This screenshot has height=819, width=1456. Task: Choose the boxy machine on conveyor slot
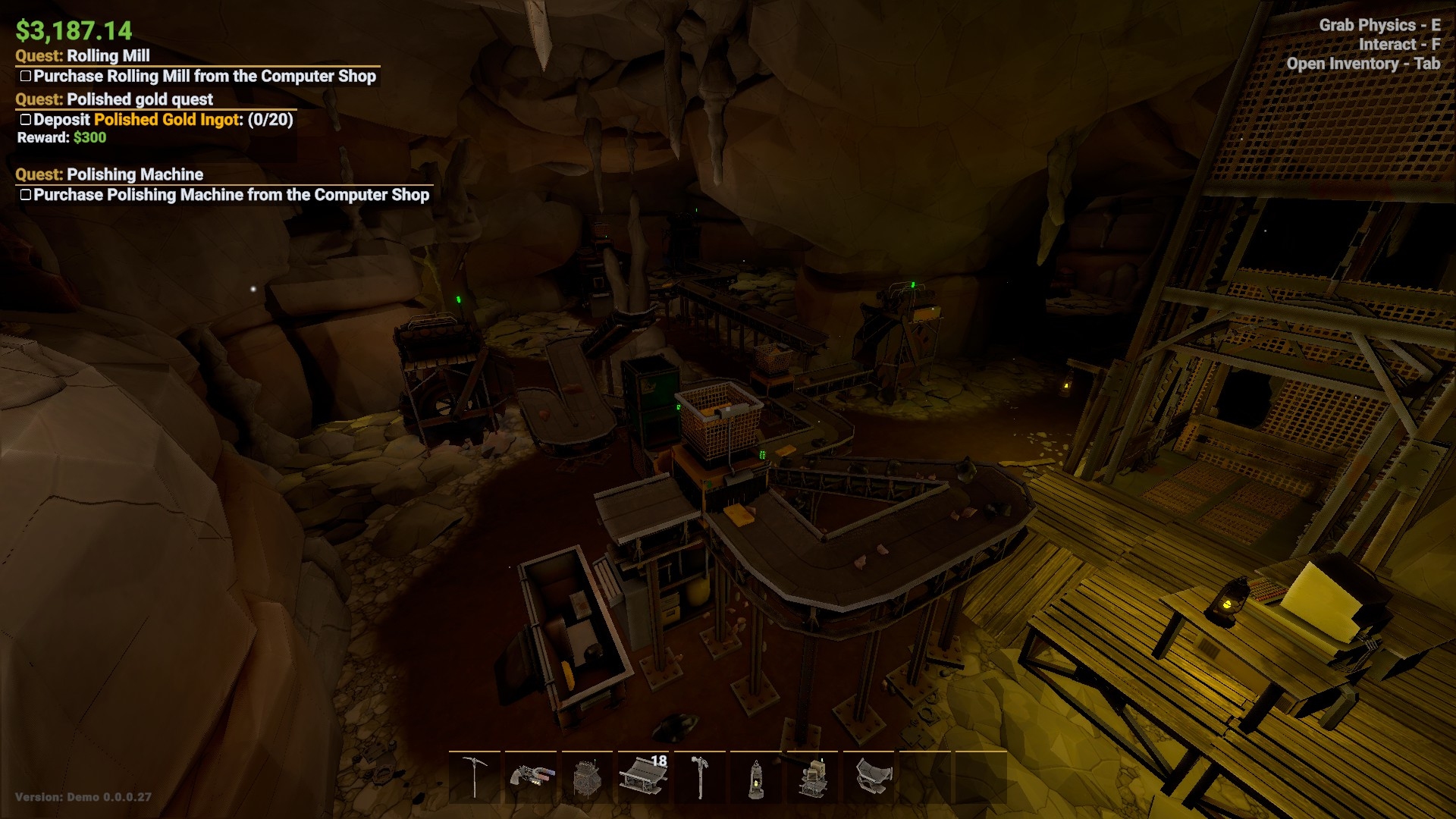[x=811, y=777]
